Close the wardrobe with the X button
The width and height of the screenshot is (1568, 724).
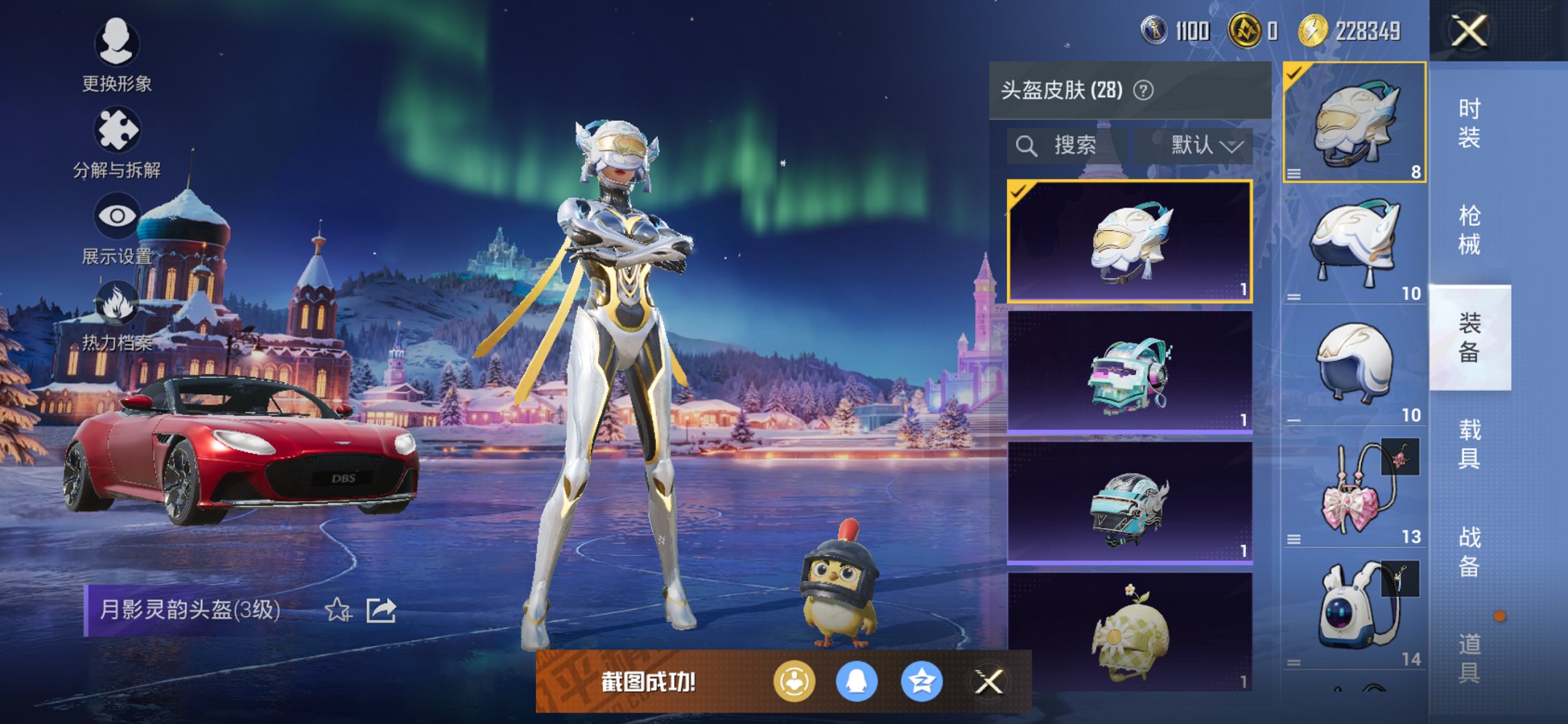1470,31
